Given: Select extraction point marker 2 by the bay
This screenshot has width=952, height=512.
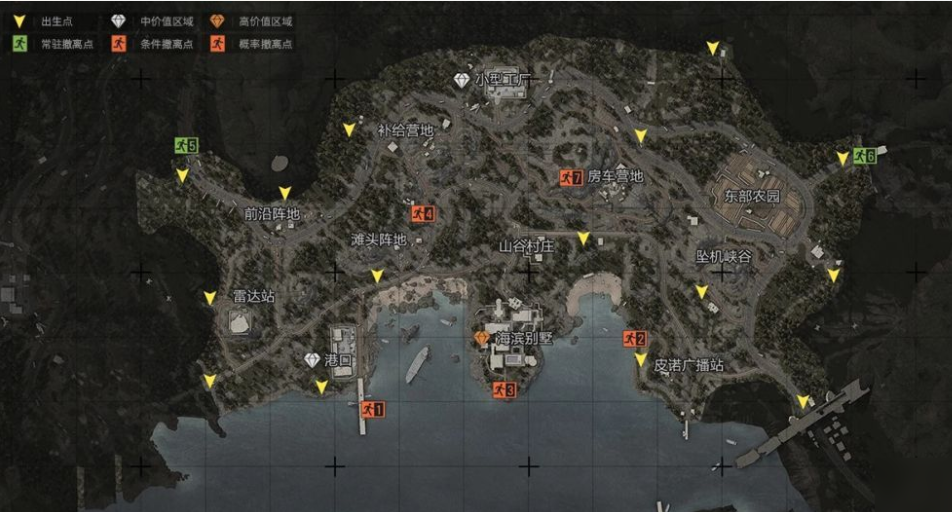Looking at the screenshot, I should (x=634, y=339).
